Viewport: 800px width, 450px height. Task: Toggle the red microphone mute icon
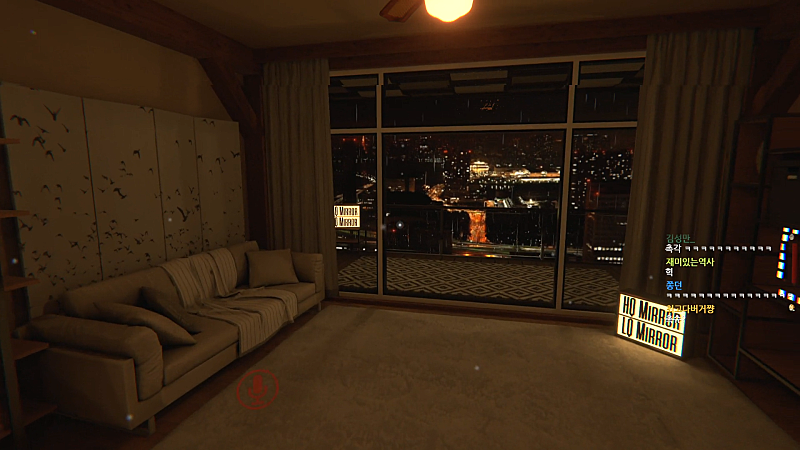258,388
